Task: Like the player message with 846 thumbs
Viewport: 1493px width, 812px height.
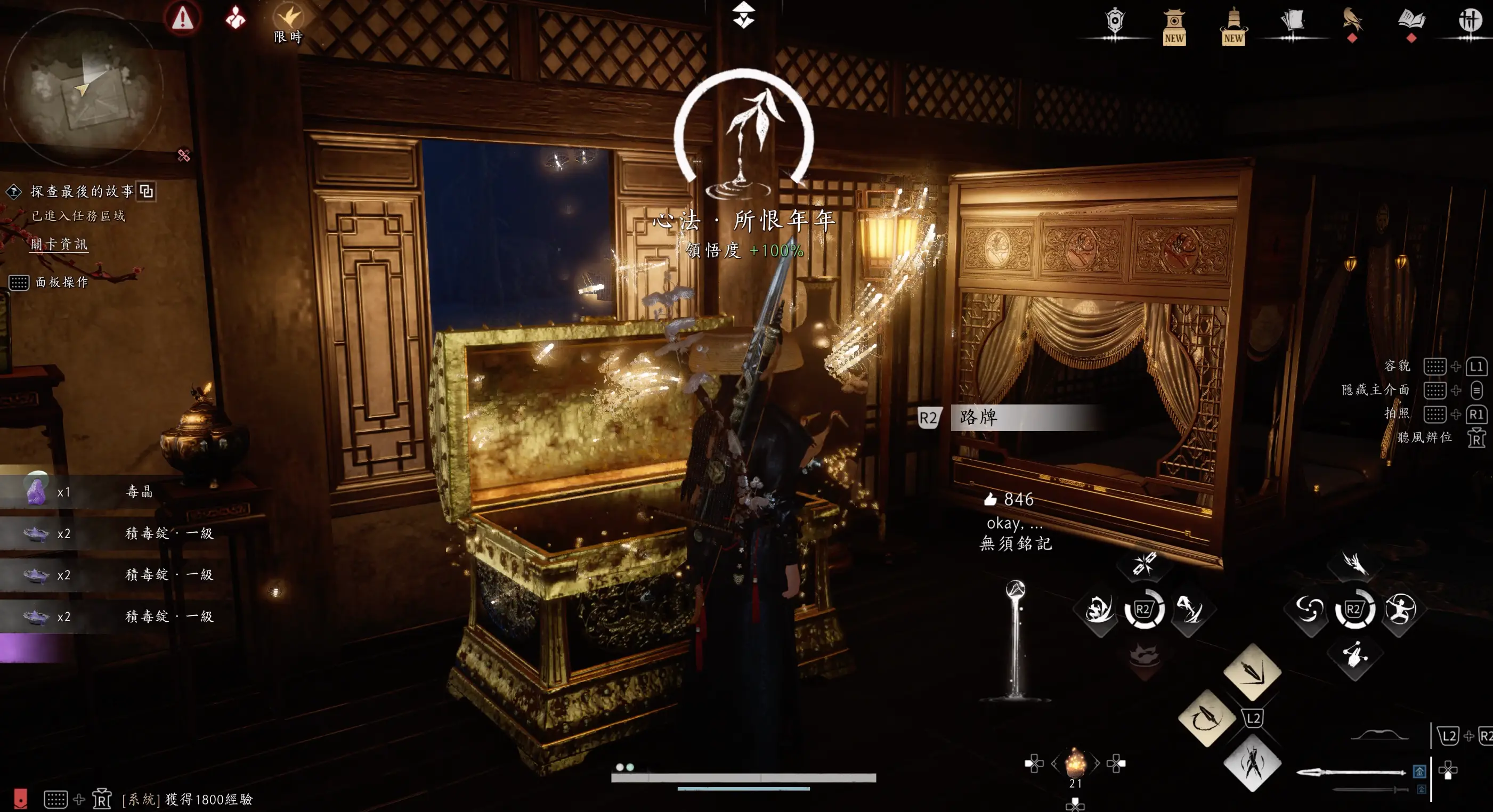Action: point(991,499)
